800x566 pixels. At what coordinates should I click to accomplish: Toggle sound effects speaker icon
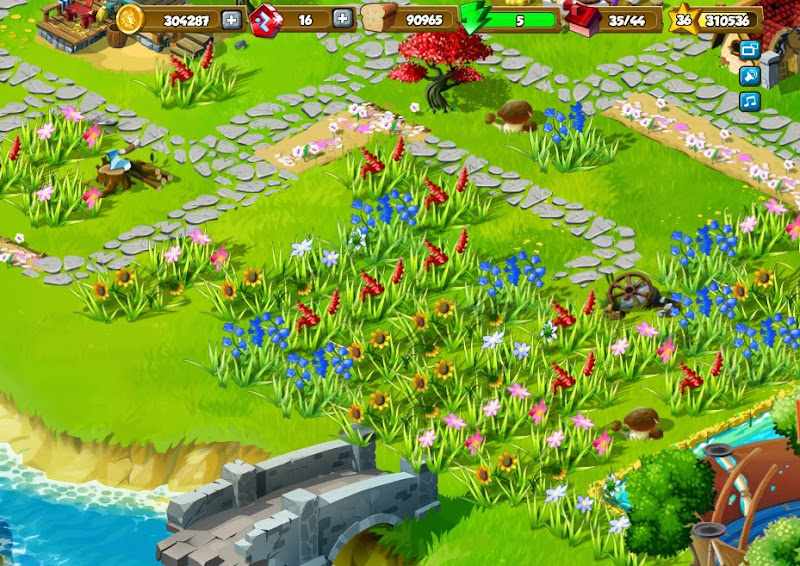coord(749,75)
